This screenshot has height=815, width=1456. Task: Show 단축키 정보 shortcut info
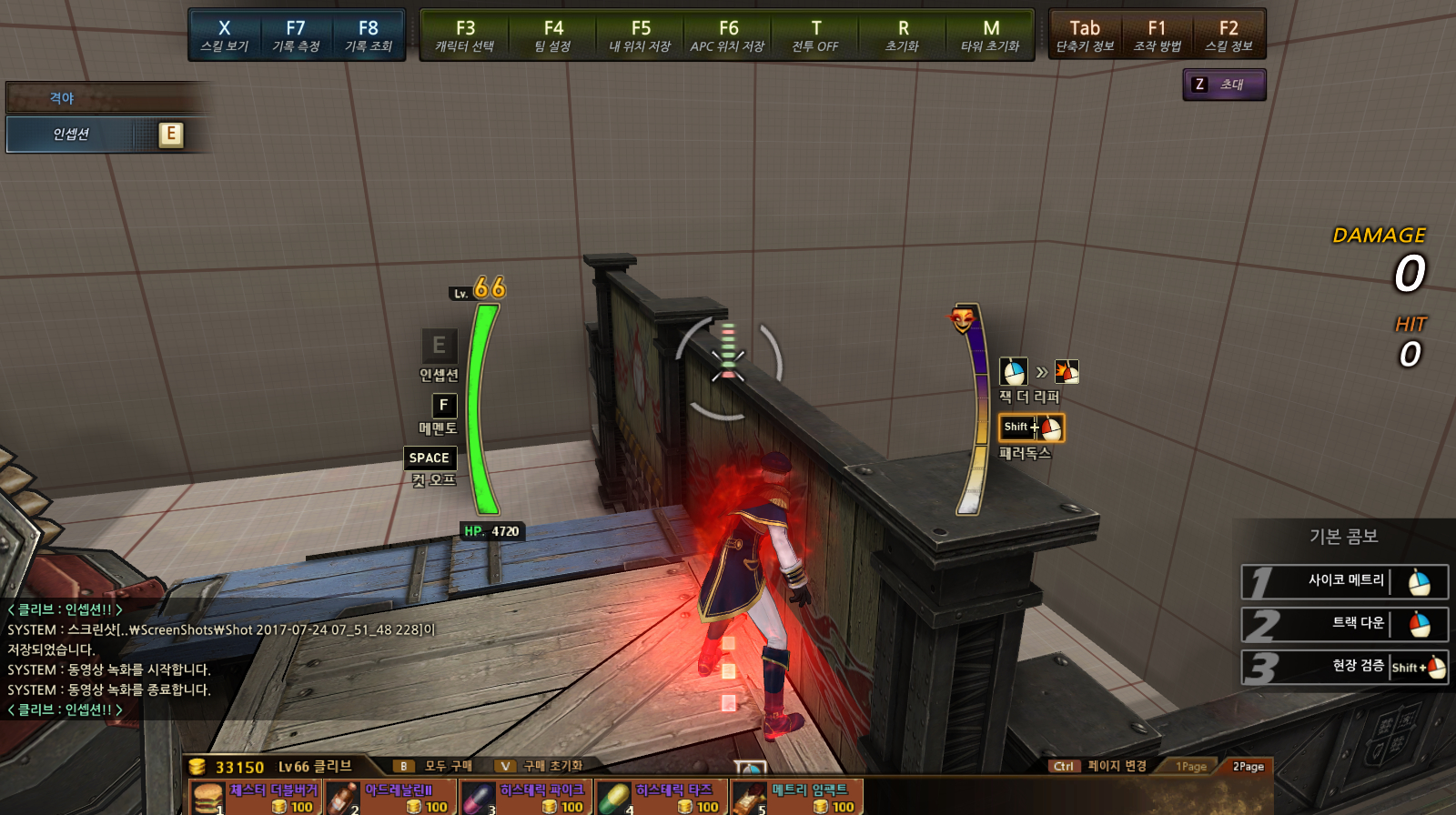(x=1085, y=35)
